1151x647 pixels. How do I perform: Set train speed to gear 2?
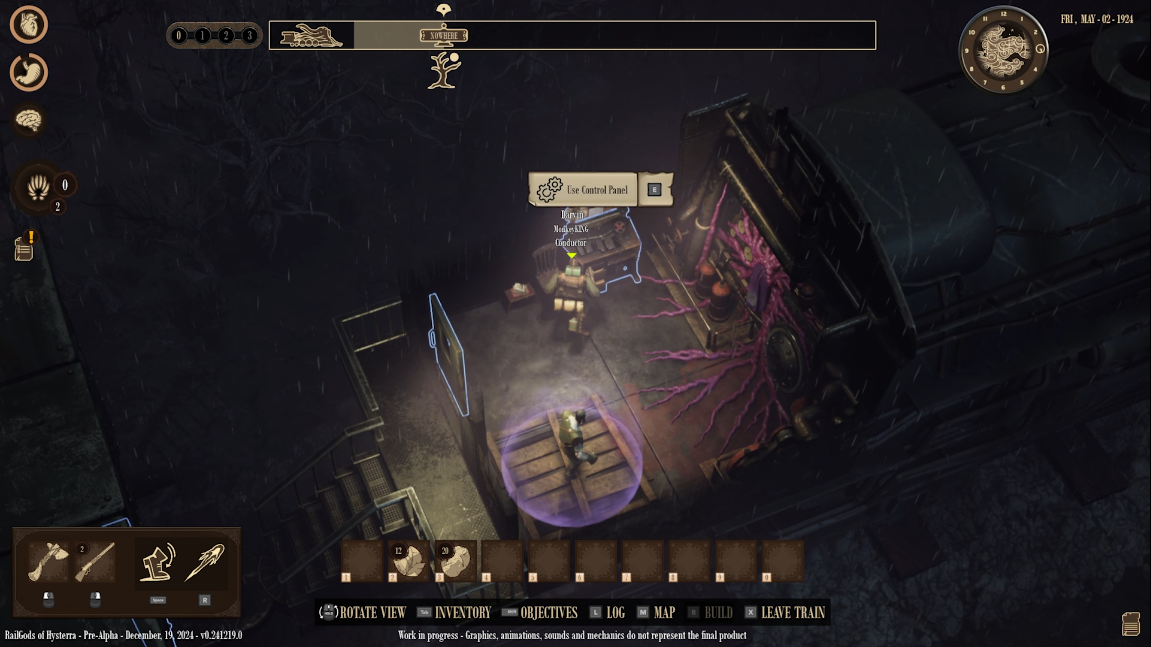click(x=226, y=36)
